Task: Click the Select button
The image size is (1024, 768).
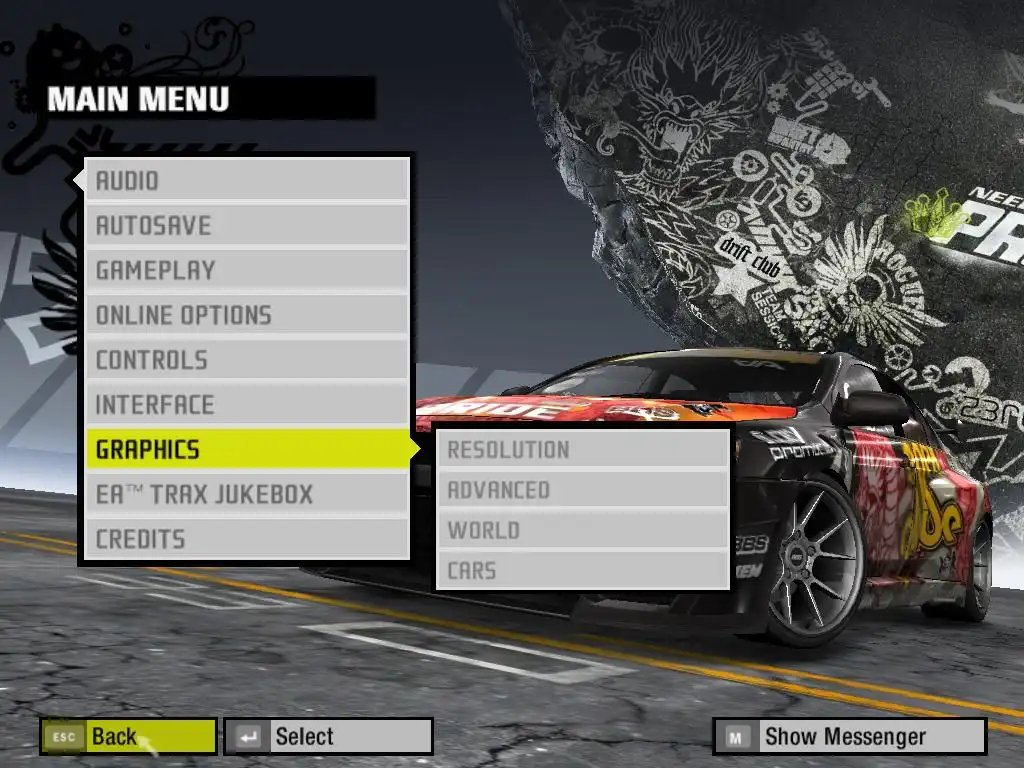Action: tap(328, 737)
